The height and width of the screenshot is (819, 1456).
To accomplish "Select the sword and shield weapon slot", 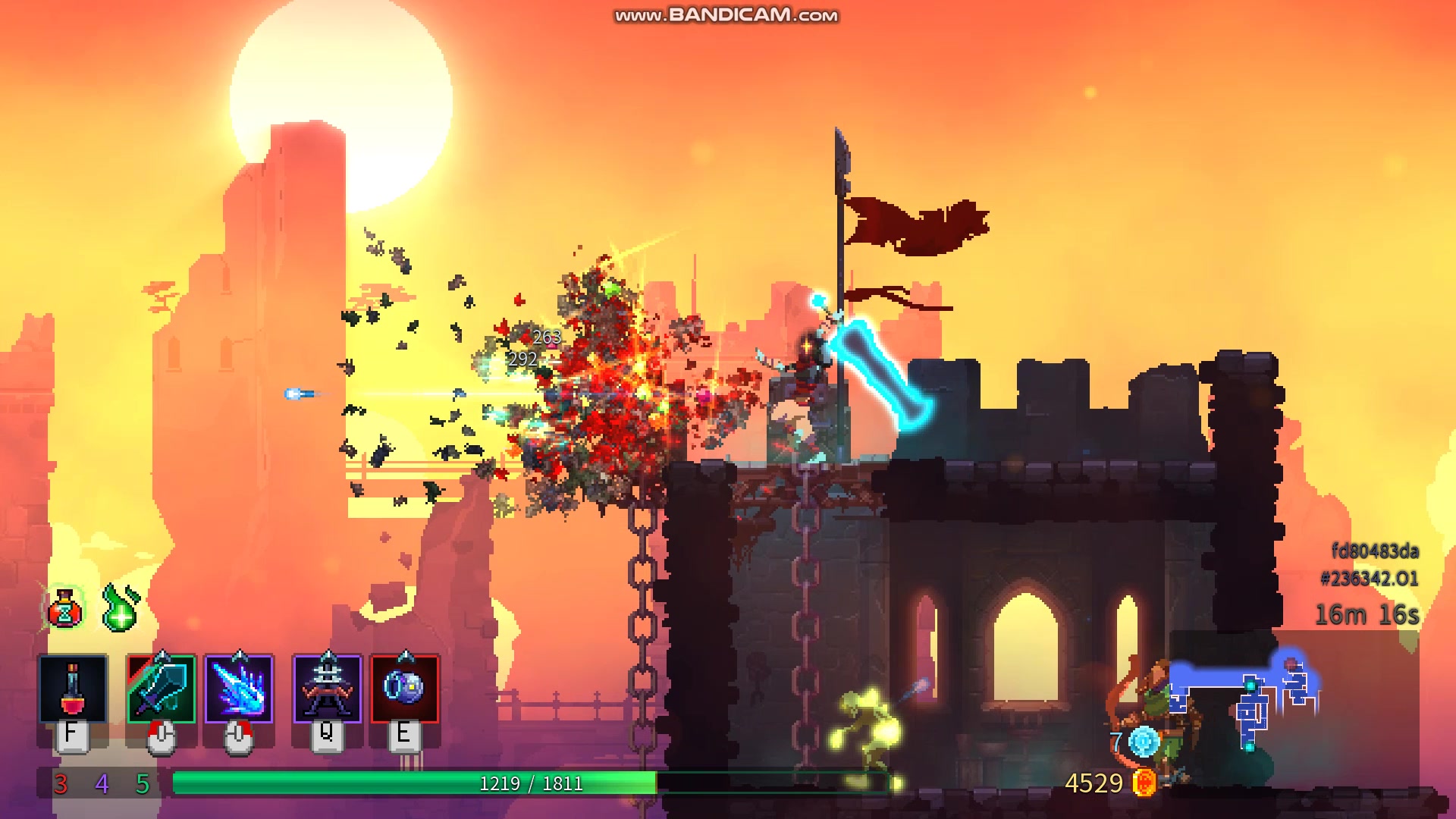I will (x=161, y=689).
